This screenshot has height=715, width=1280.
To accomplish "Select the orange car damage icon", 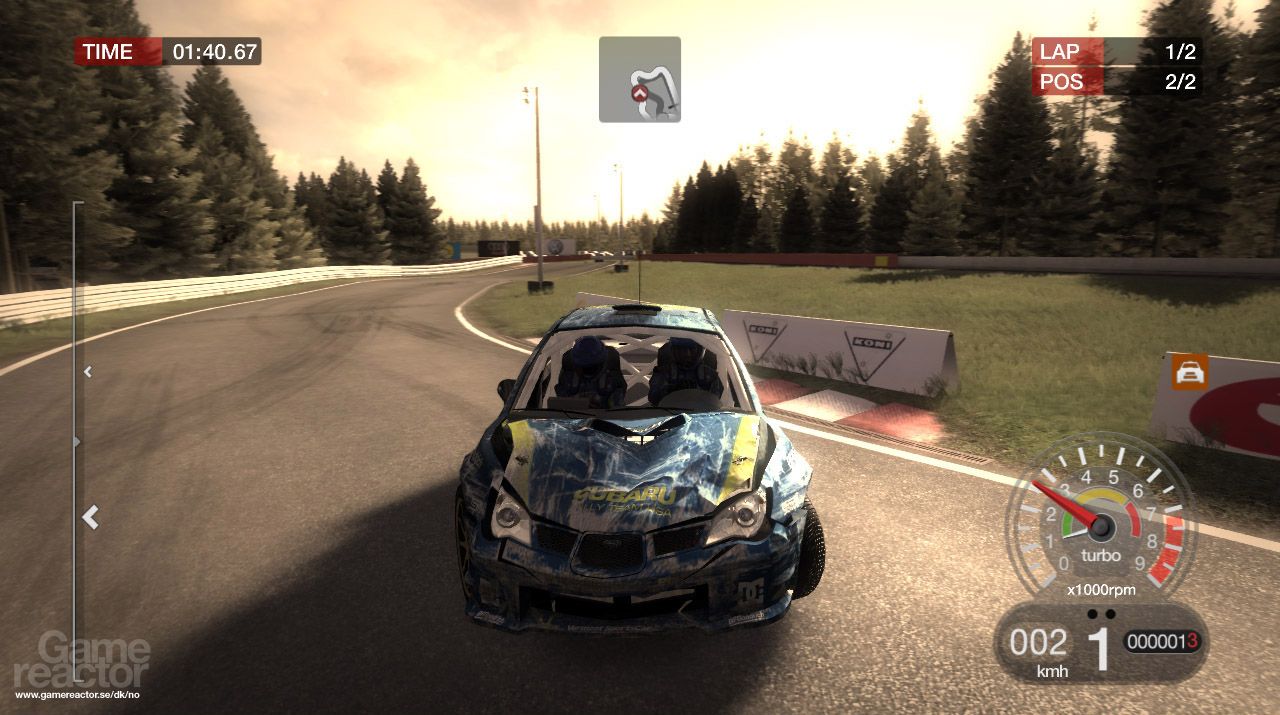I will (1190, 372).
